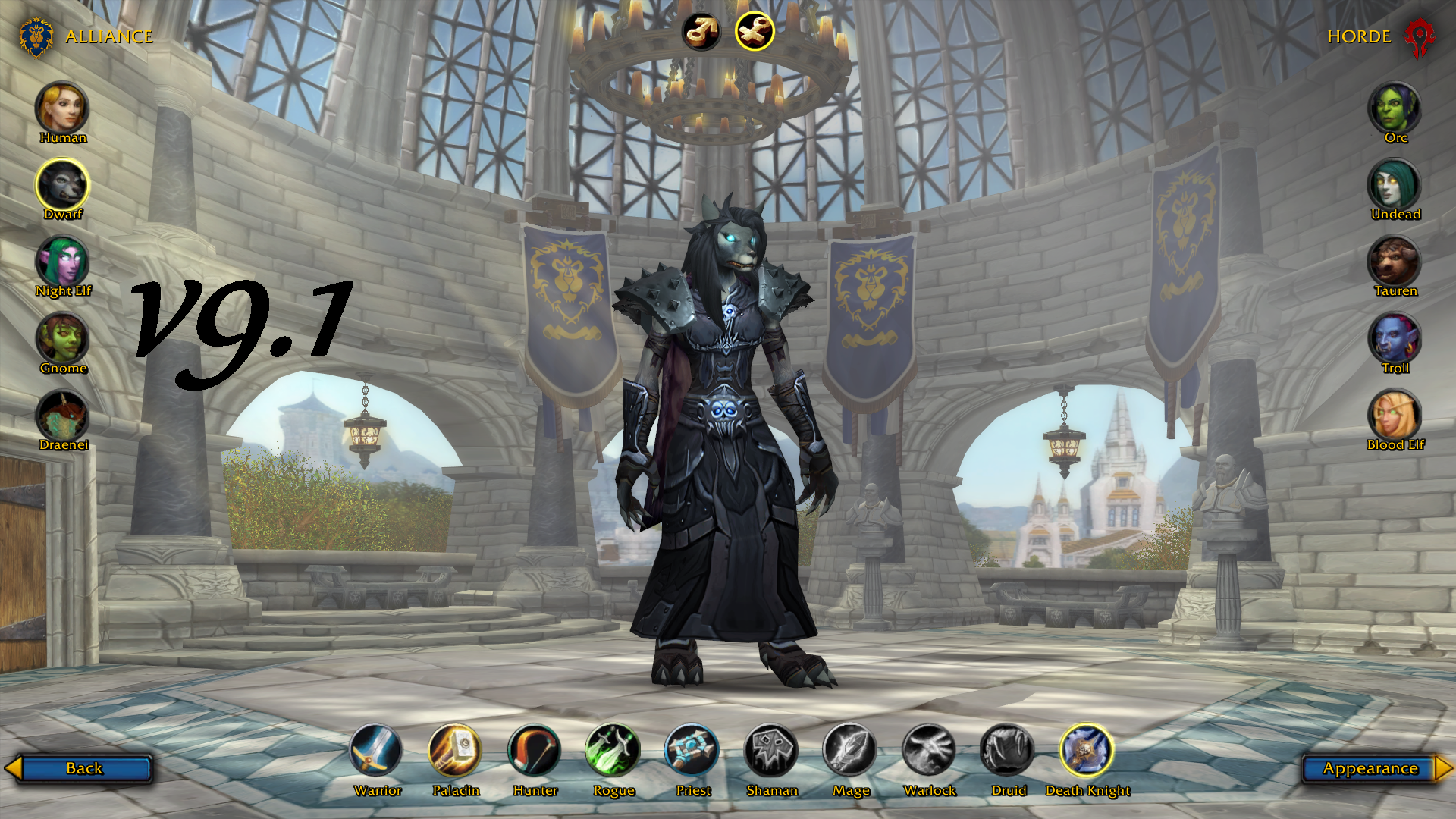Select the Mage class icon
Image resolution: width=1456 pixels, height=819 pixels.
pyautogui.click(x=850, y=751)
